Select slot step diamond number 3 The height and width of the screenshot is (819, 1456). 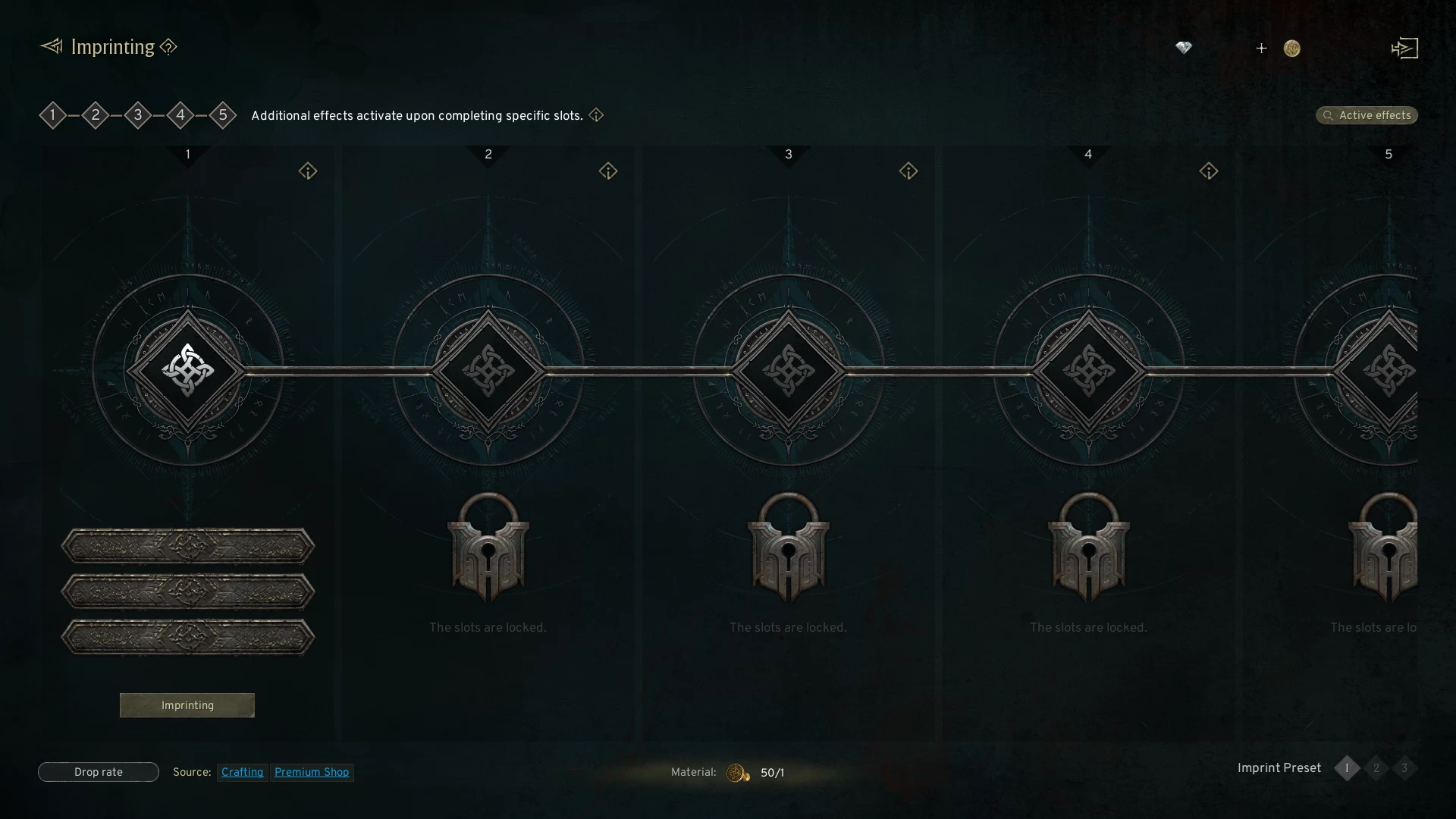click(138, 115)
